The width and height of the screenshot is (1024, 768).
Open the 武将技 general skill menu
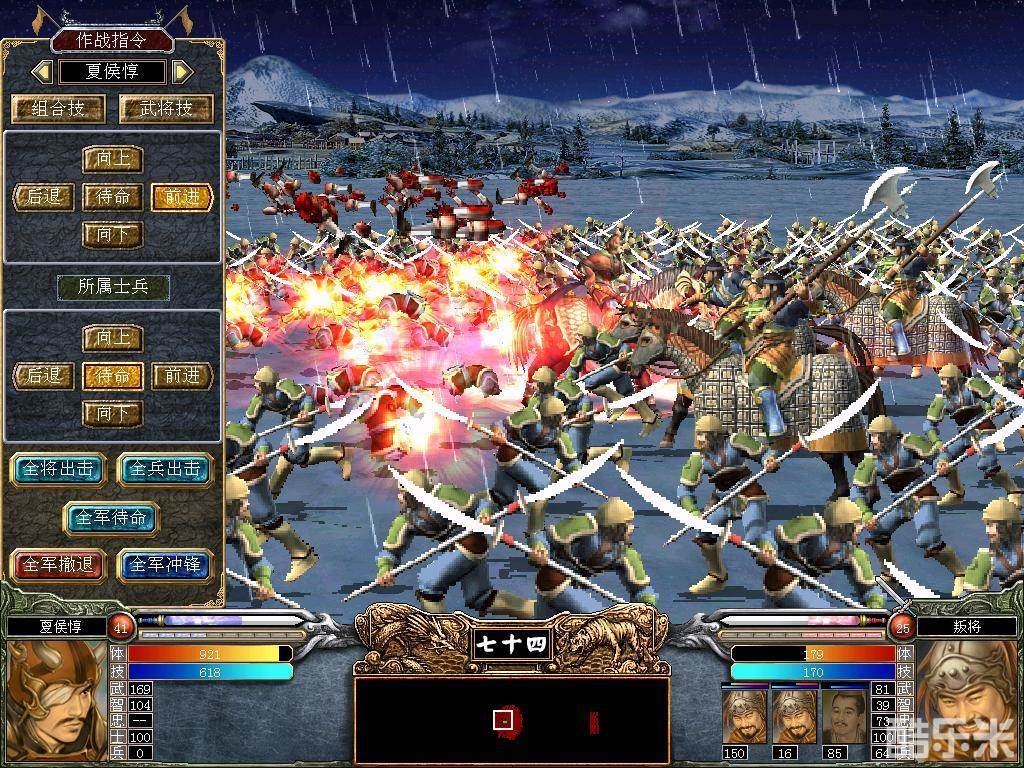coord(166,108)
